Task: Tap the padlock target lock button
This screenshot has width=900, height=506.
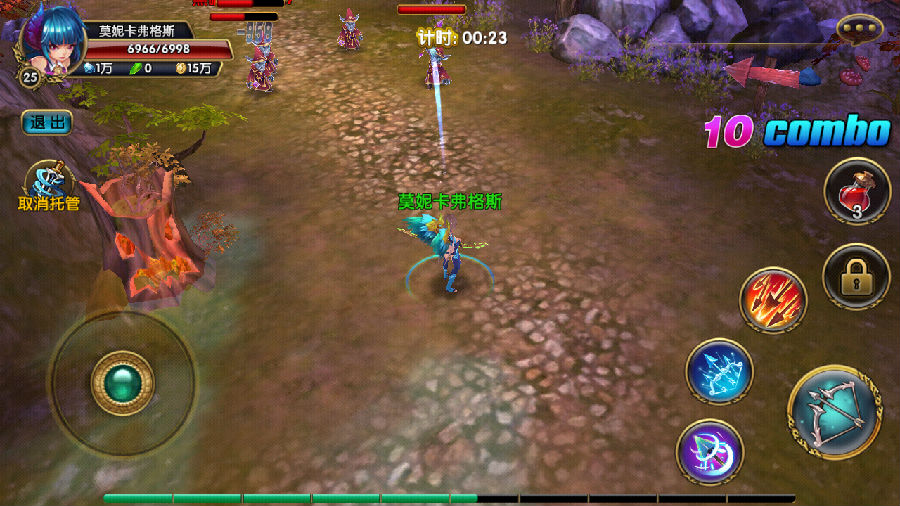Action: tap(856, 277)
